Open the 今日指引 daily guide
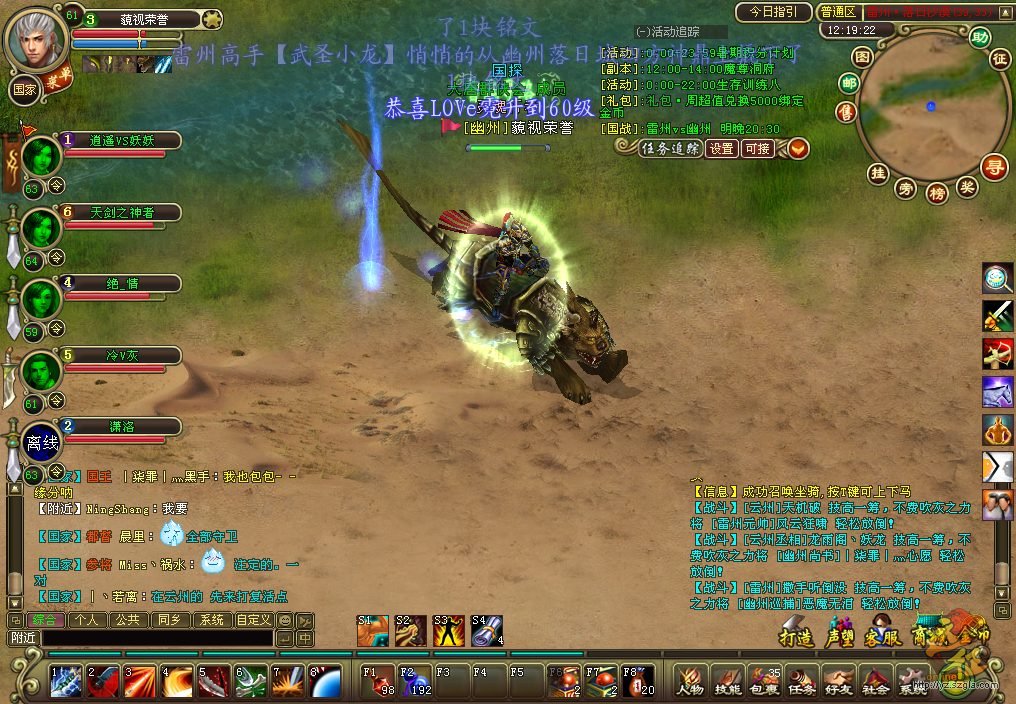Image resolution: width=1016 pixels, height=704 pixels. click(x=773, y=12)
